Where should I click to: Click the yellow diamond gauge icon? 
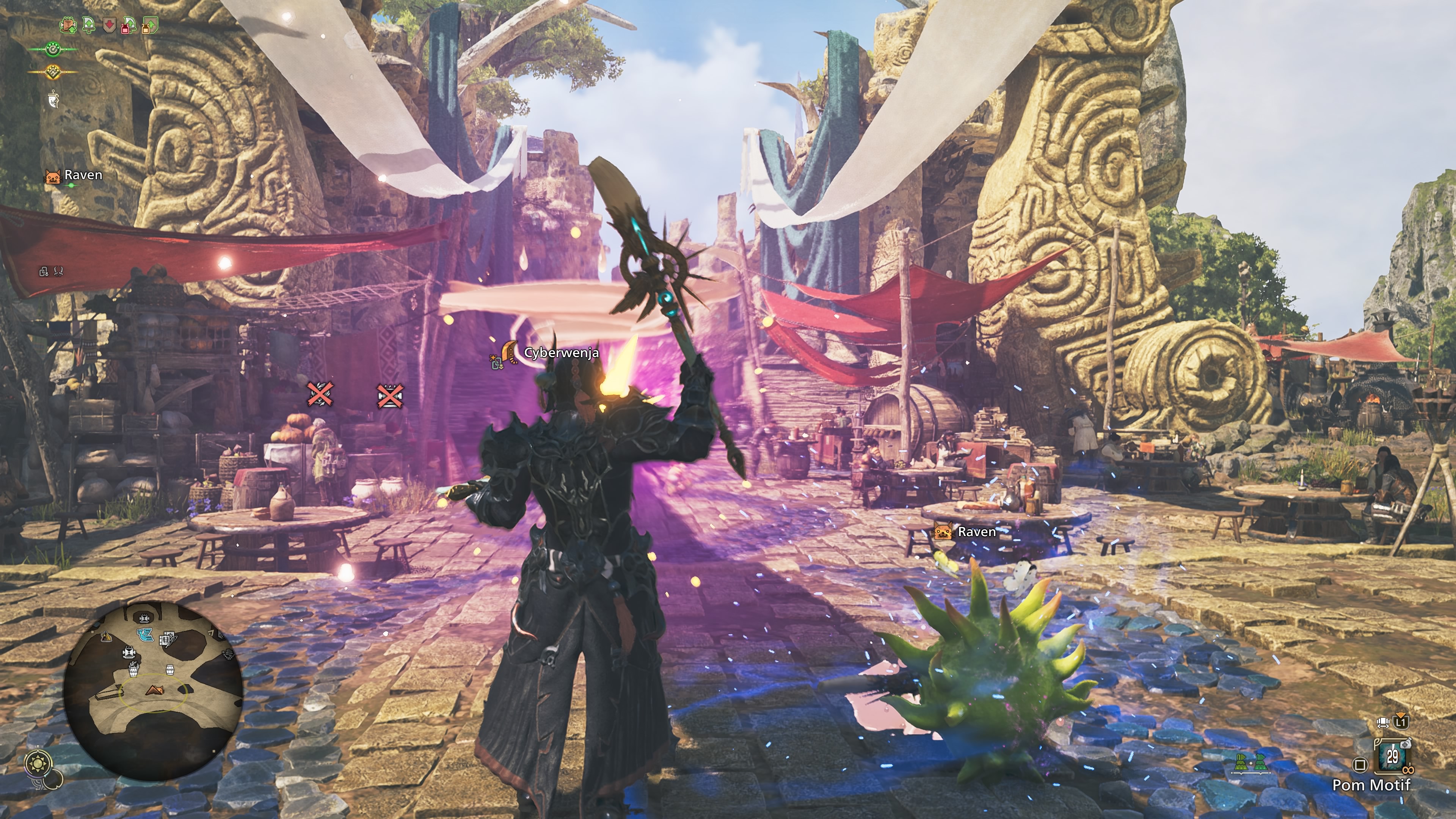pos(53,72)
